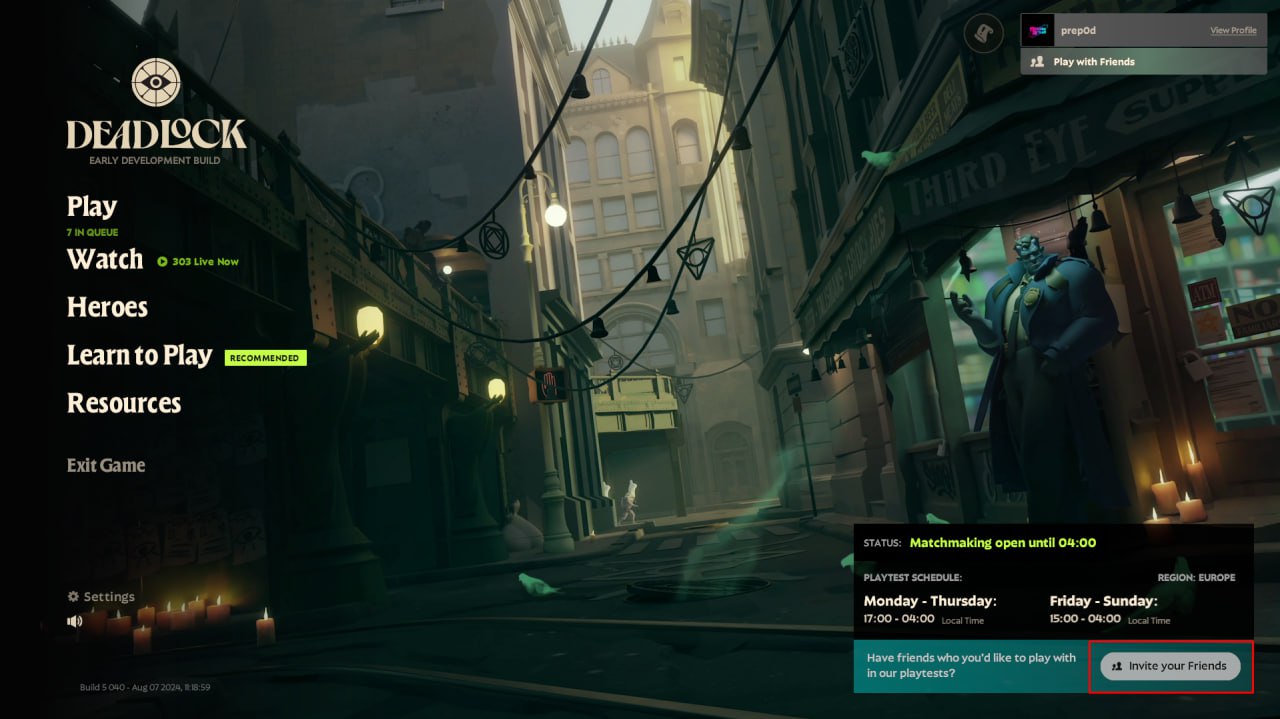Open the View Profile link
This screenshot has height=719, width=1280.
coord(1233,31)
